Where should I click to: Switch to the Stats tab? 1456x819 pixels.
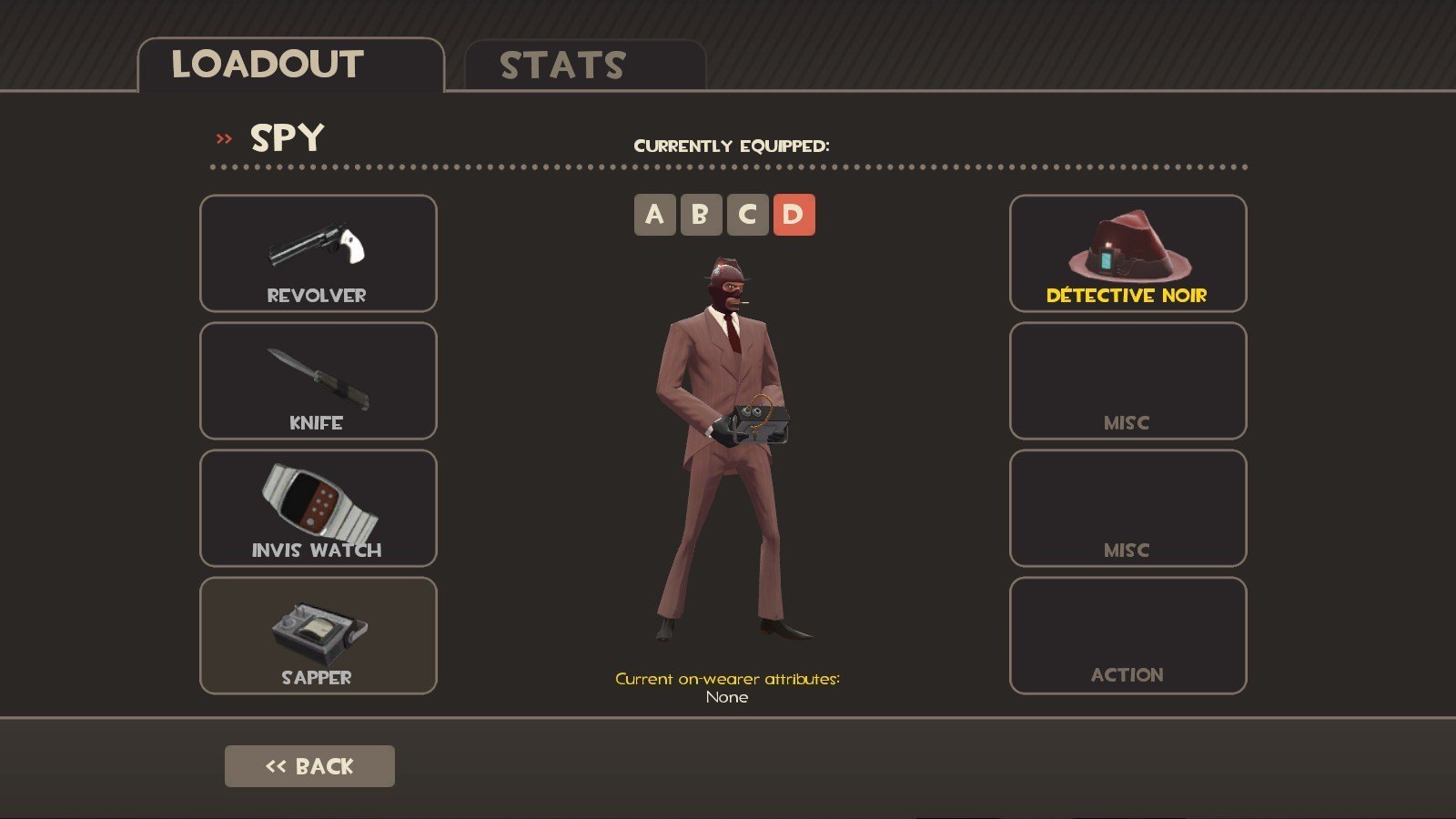point(584,66)
